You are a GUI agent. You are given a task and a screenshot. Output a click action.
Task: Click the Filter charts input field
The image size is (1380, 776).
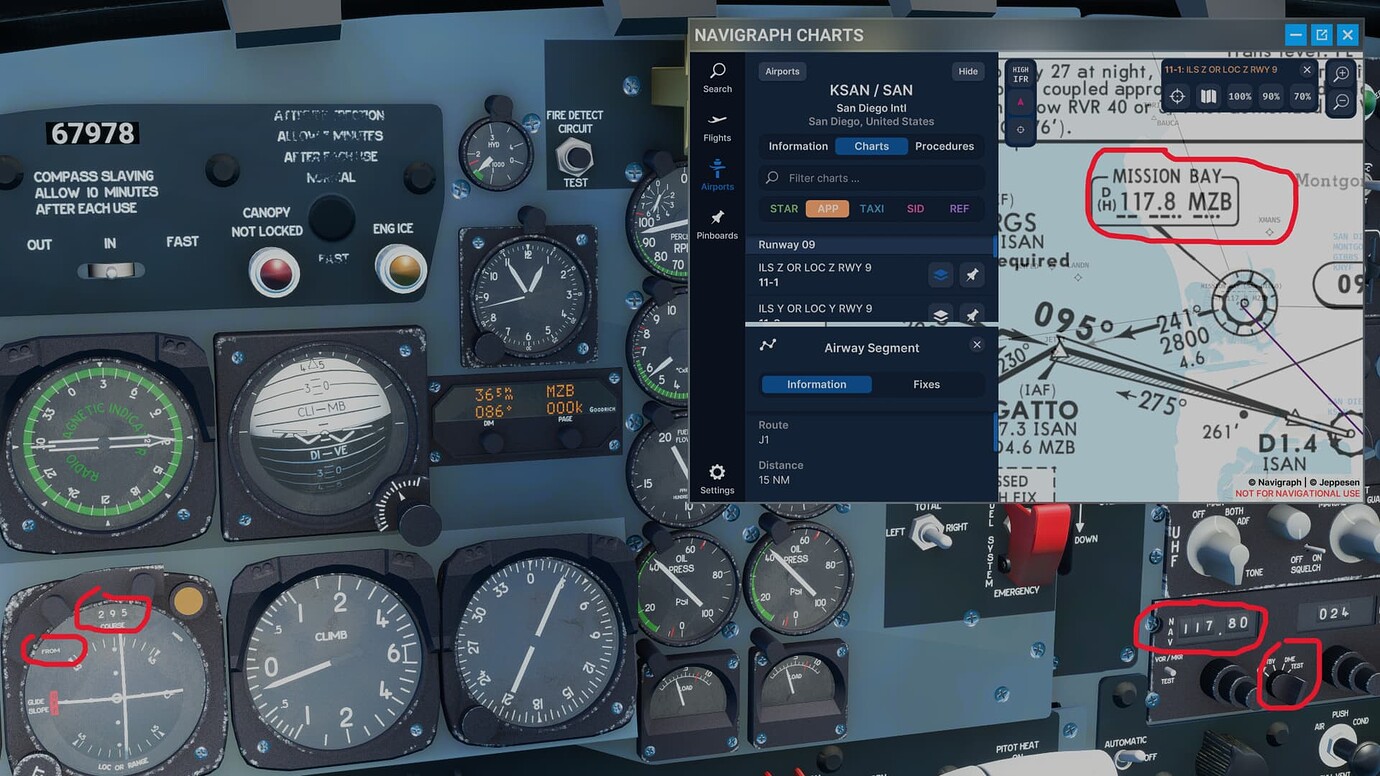[871, 177]
